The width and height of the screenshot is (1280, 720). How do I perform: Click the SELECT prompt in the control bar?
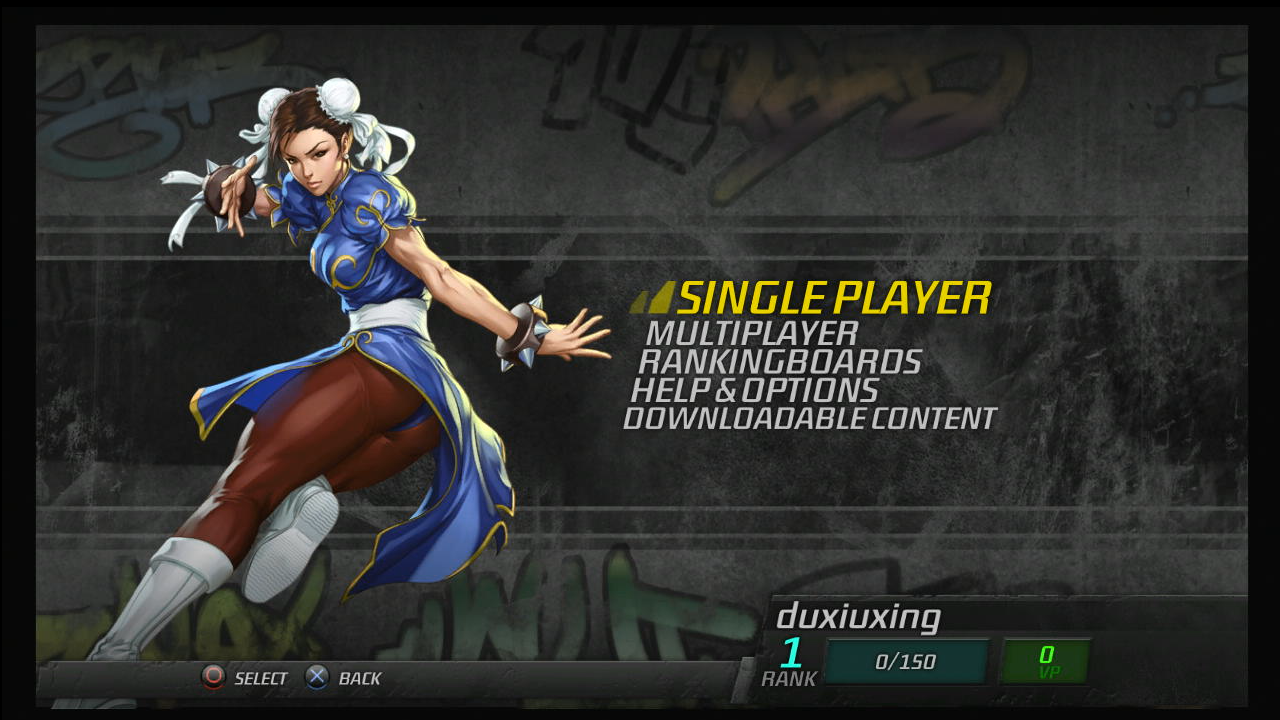[x=258, y=678]
